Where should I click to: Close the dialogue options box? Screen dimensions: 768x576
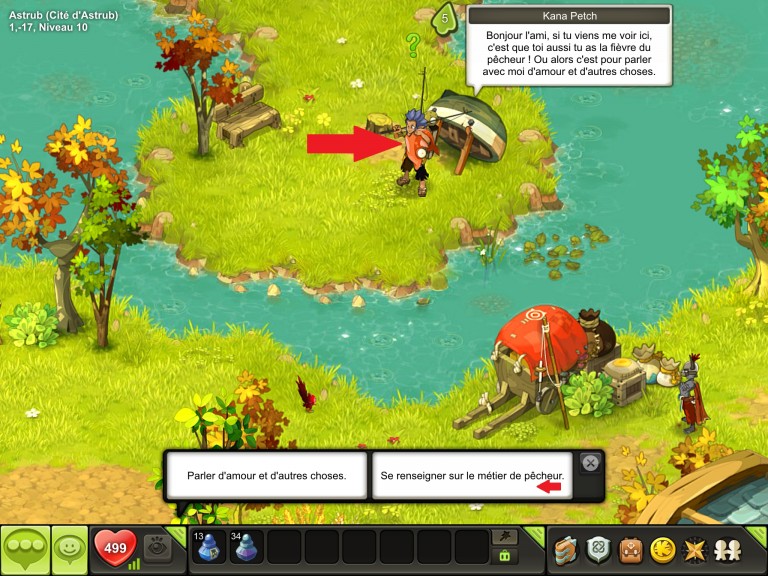coord(590,463)
